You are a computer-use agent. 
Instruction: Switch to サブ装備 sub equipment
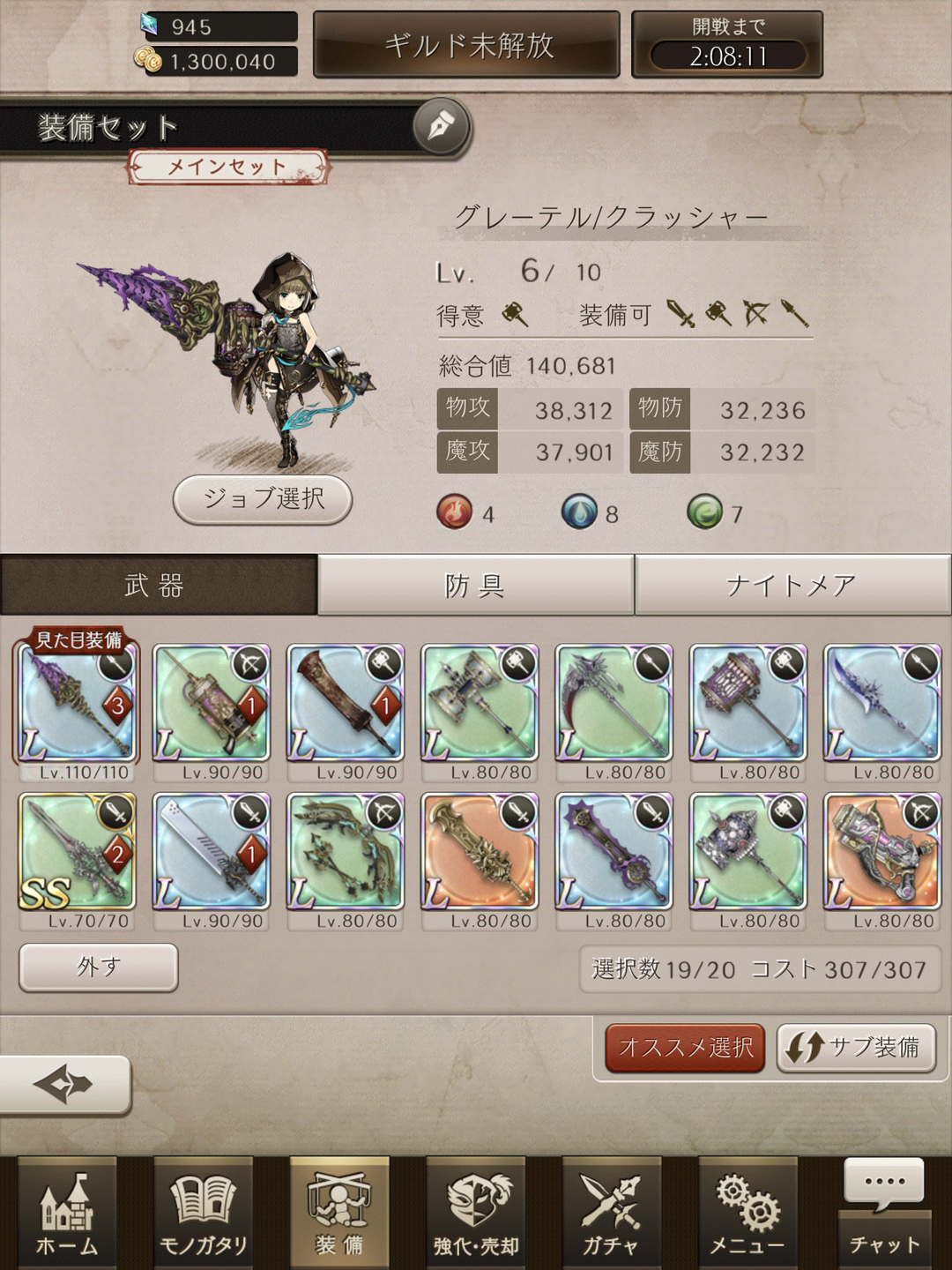click(856, 1048)
